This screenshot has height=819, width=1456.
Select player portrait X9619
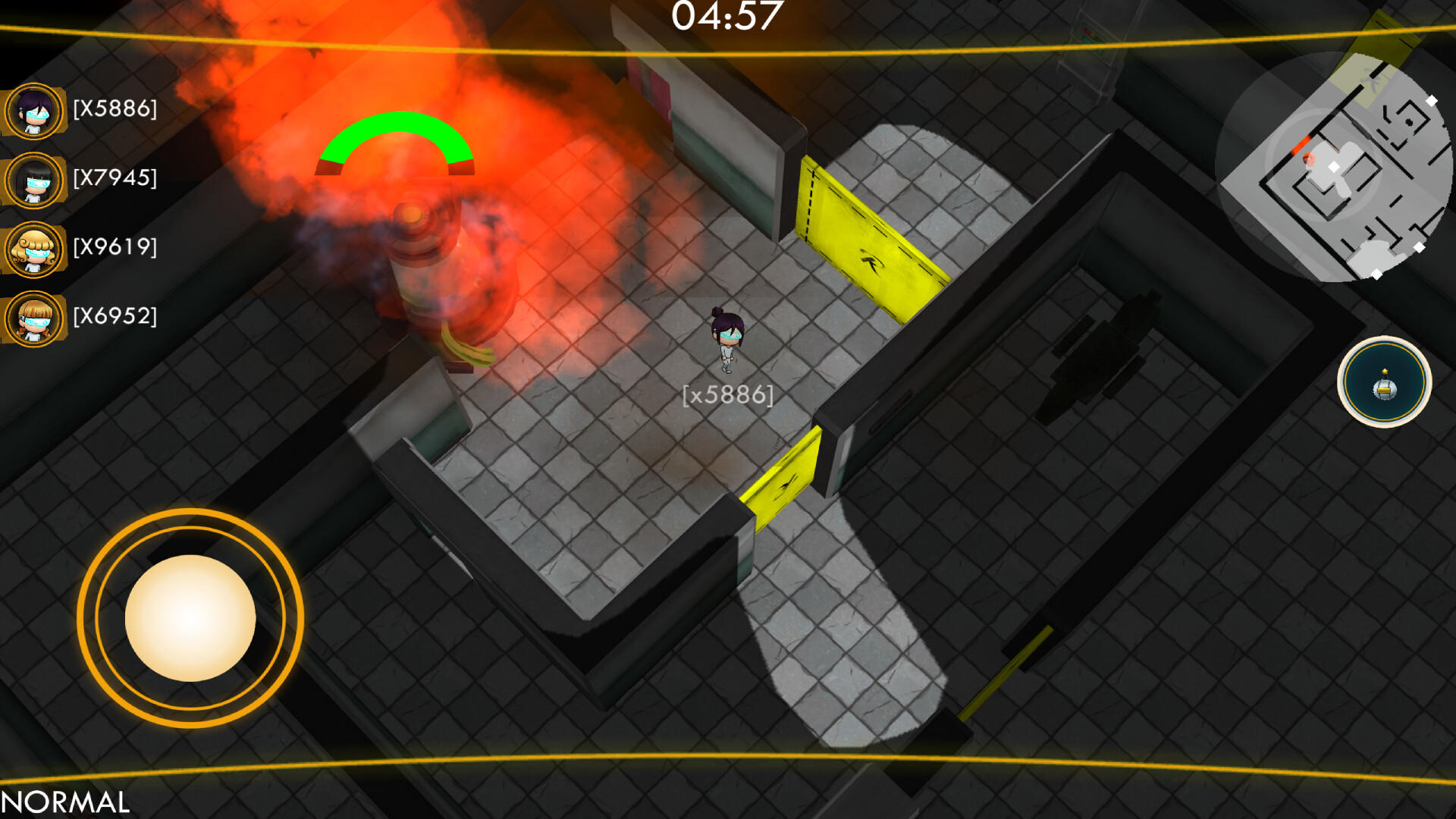click(34, 250)
